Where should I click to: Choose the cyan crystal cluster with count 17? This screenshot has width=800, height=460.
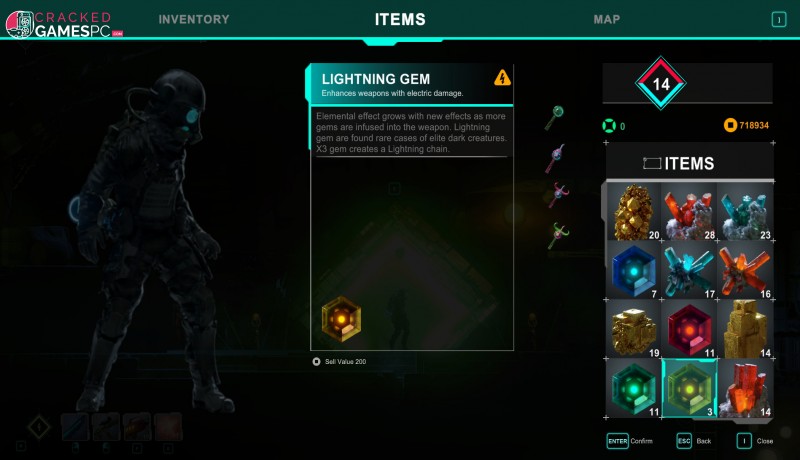(x=689, y=270)
